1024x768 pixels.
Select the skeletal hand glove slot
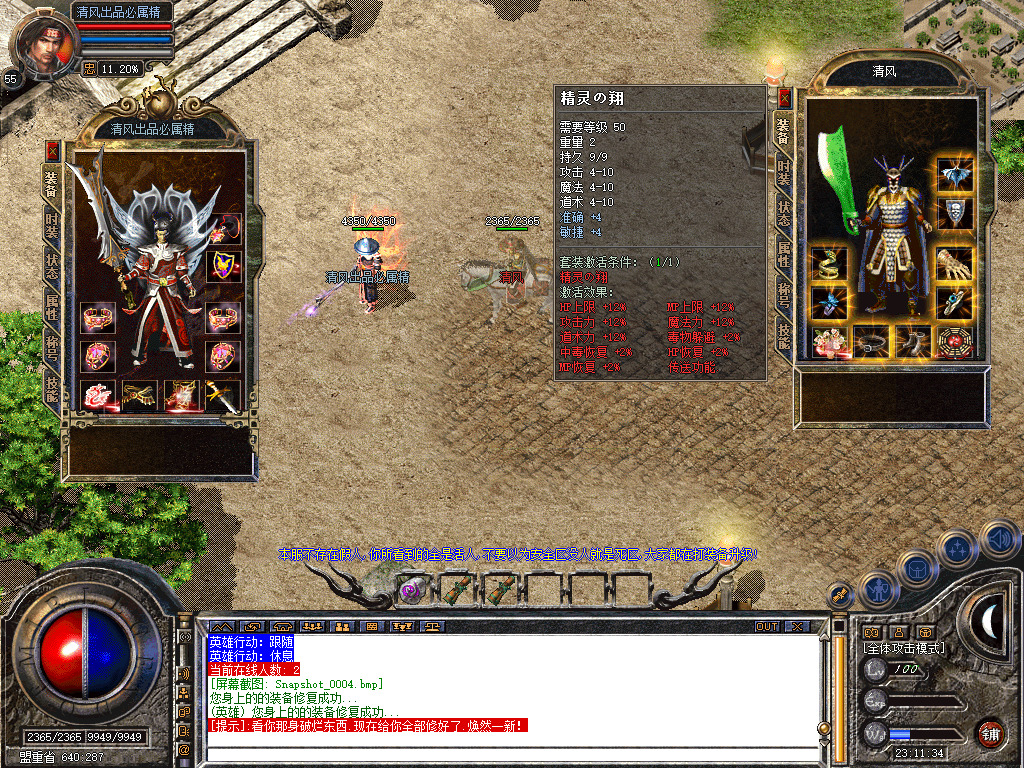(x=955, y=264)
